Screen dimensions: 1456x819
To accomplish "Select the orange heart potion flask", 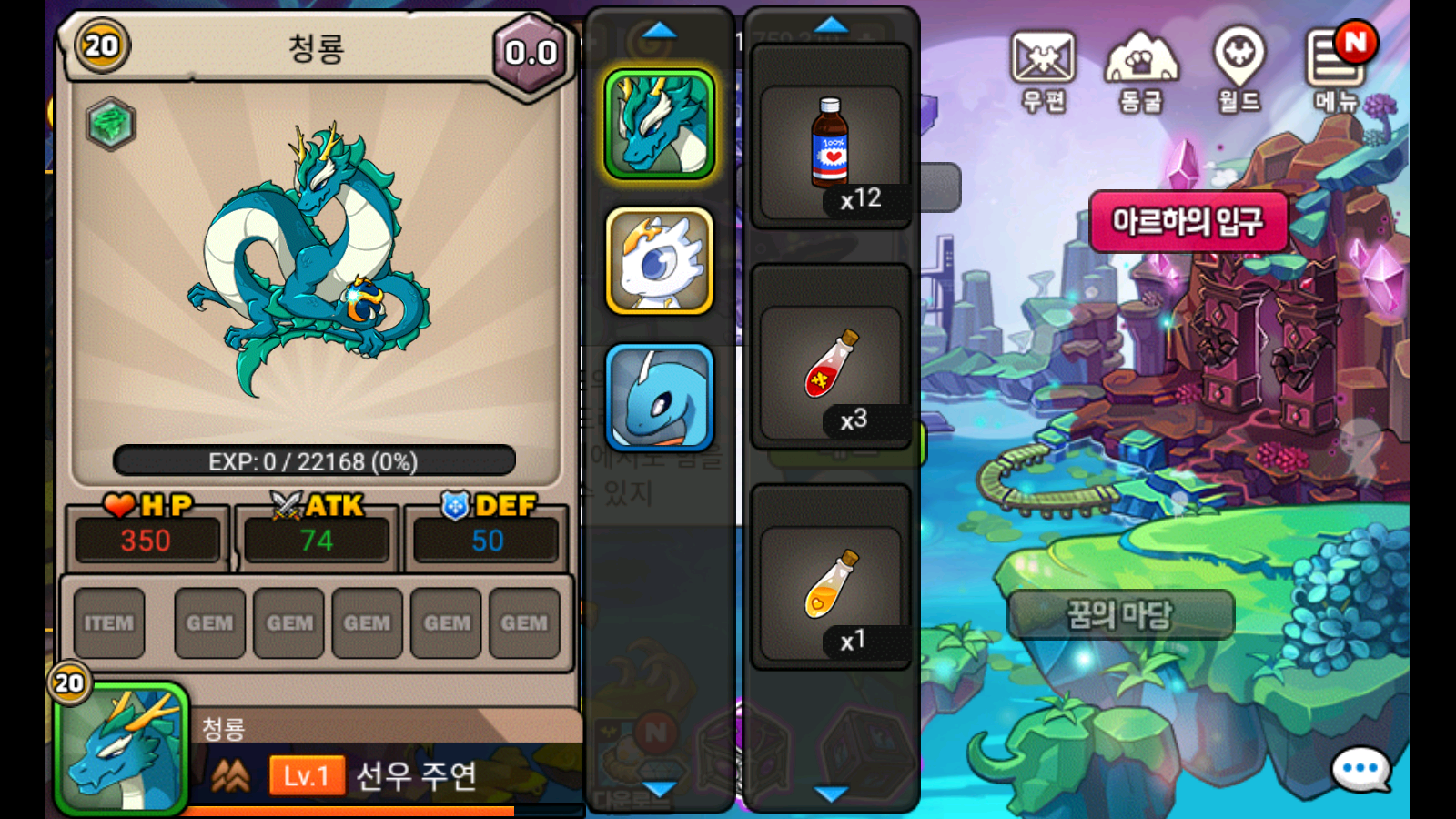I will (x=830, y=586).
